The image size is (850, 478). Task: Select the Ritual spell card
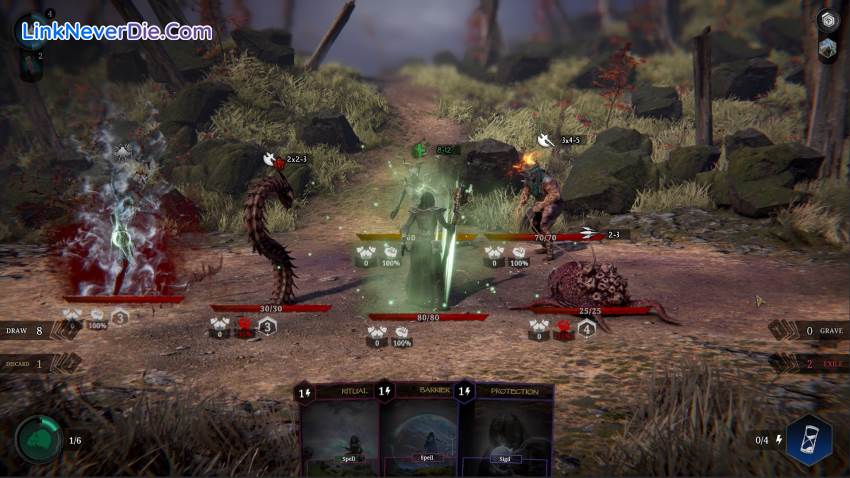click(340, 432)
